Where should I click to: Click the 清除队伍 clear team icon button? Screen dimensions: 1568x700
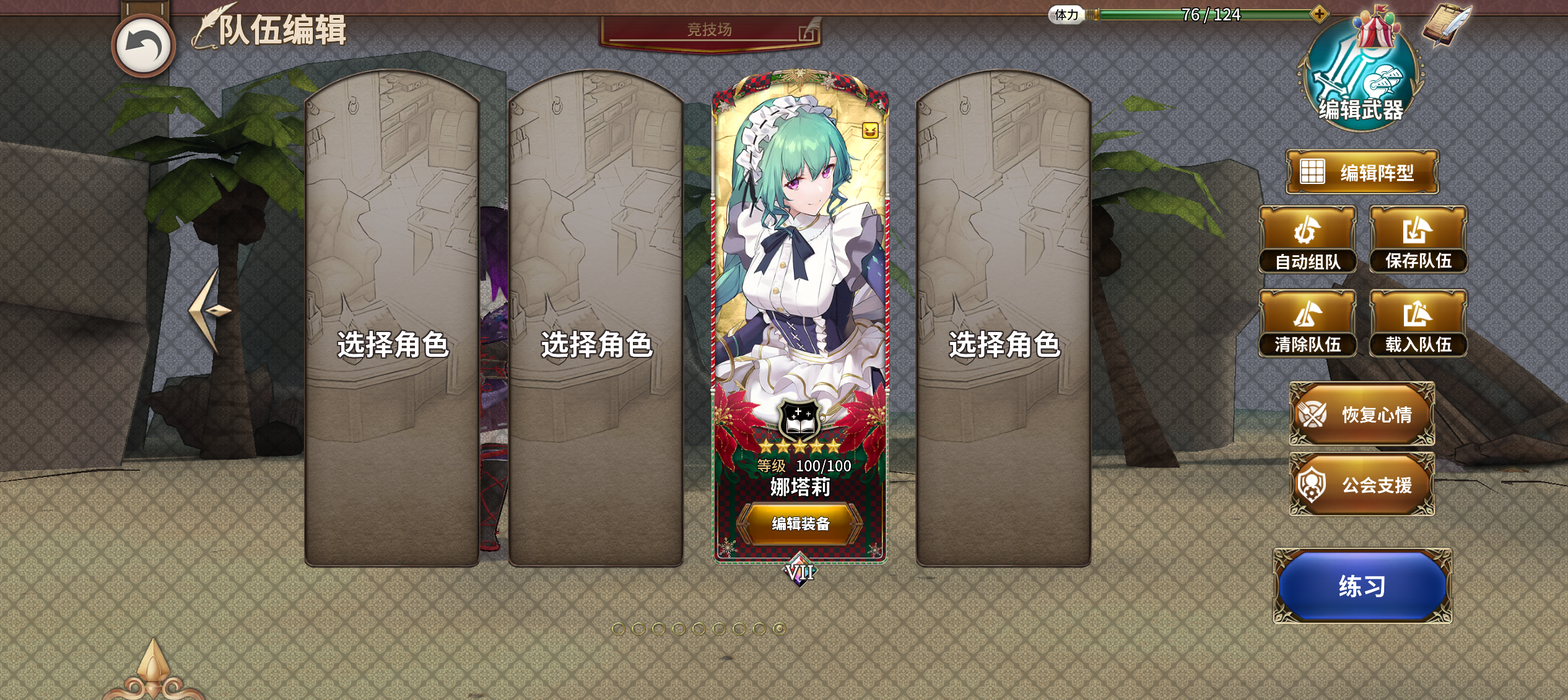coord(1308,322)
